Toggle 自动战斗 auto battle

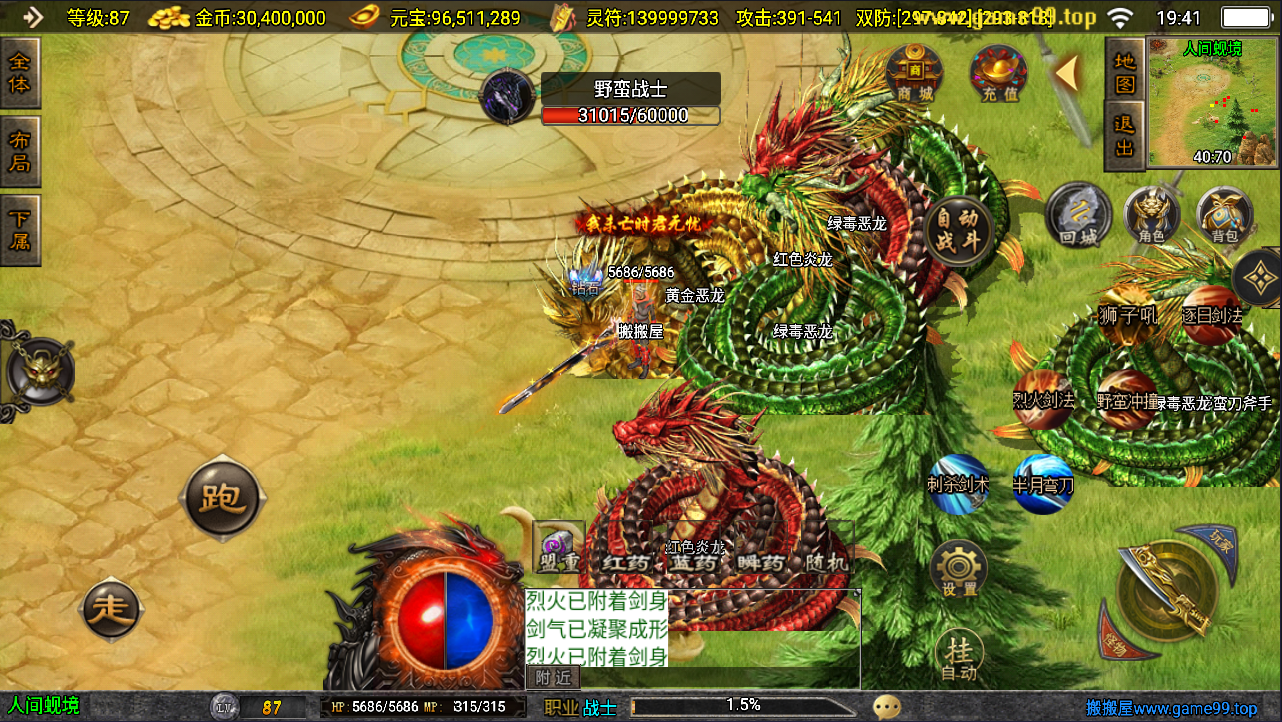(959, 230)
